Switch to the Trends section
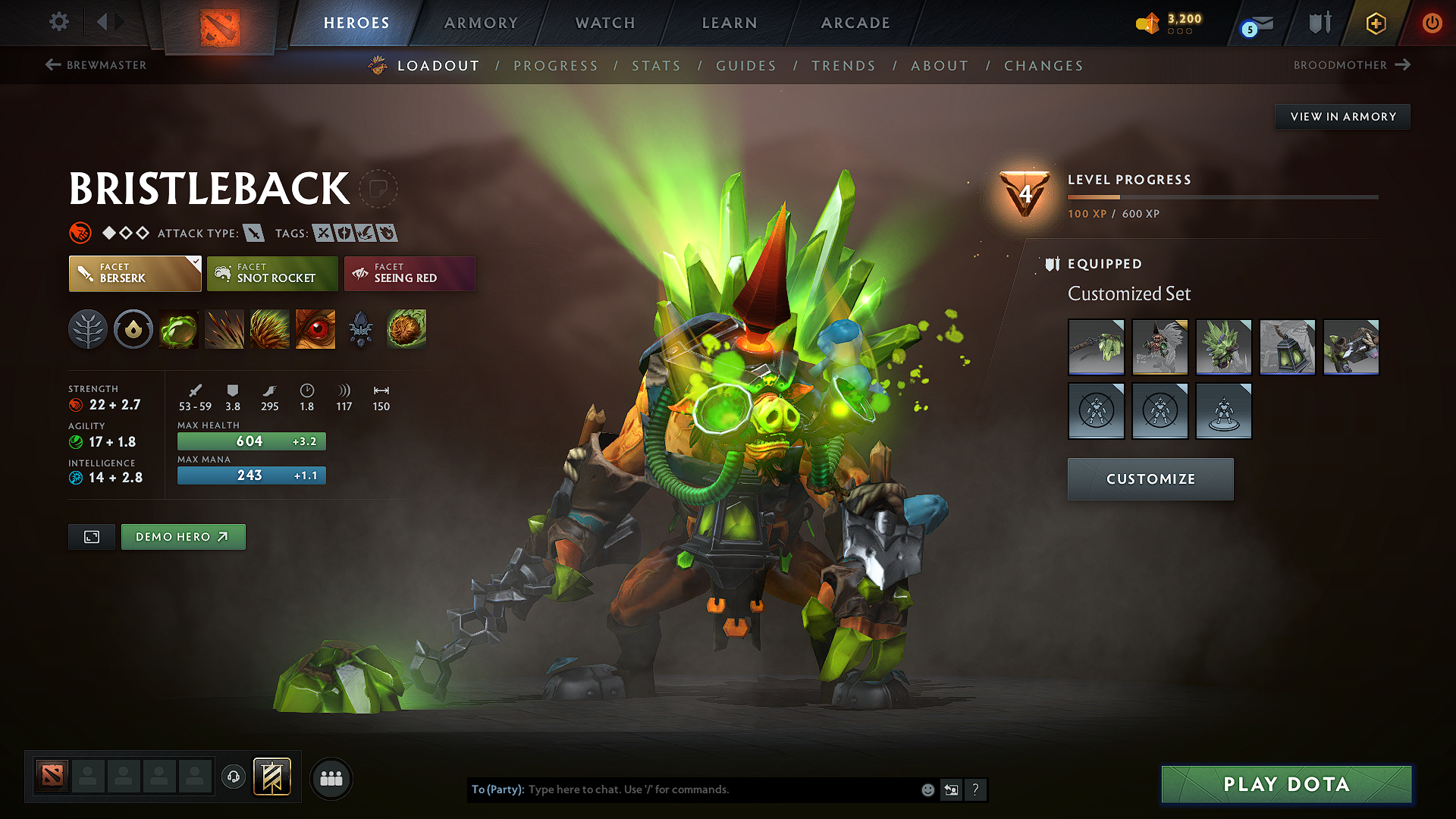The width and height of the screenshot is (1456, 819). tap(843, 66)
